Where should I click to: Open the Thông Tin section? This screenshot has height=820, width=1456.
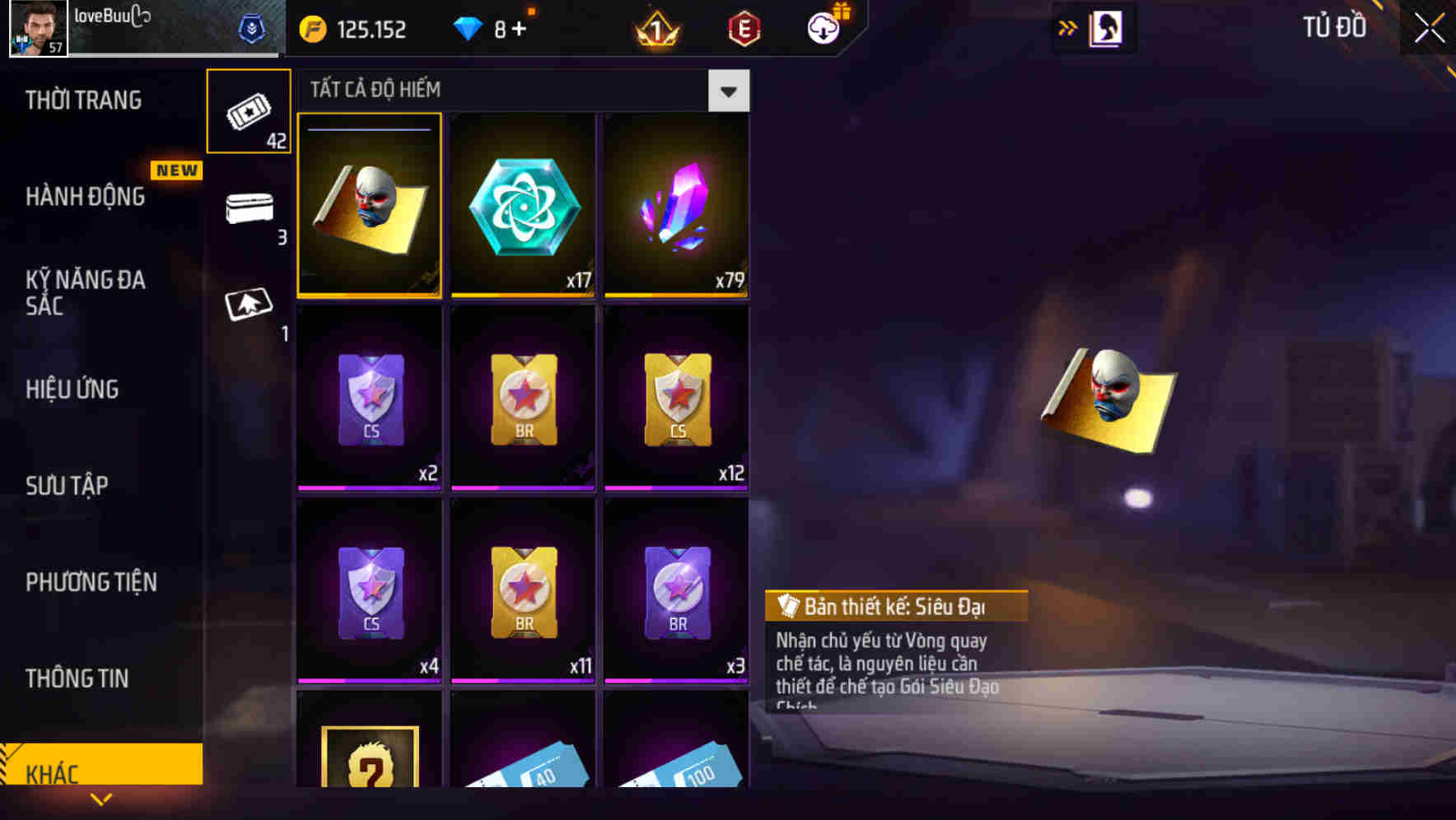tap(77, 678)
